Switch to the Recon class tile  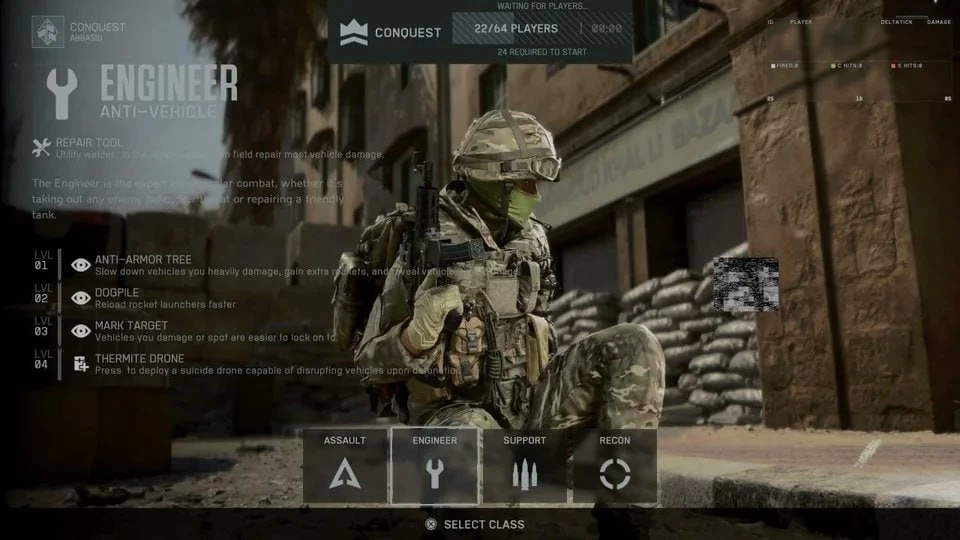tap(614, 466)
